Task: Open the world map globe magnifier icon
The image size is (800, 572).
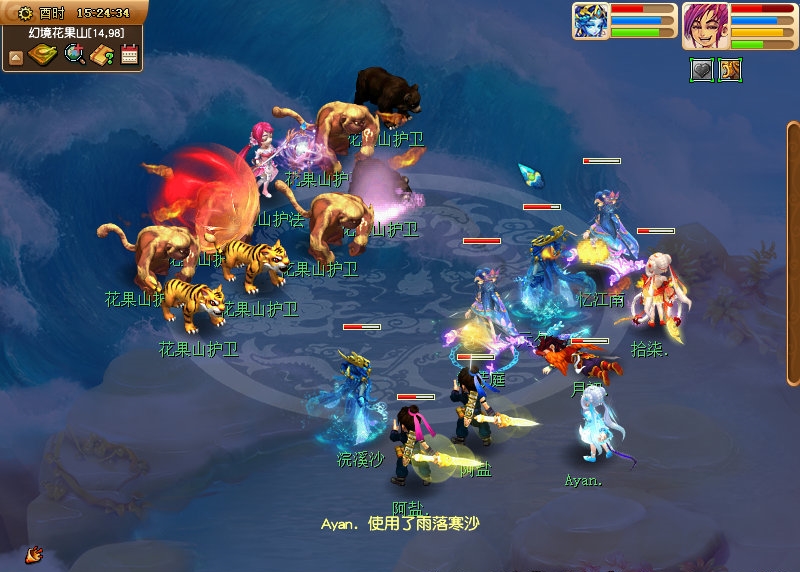Action: click(74, 55)
